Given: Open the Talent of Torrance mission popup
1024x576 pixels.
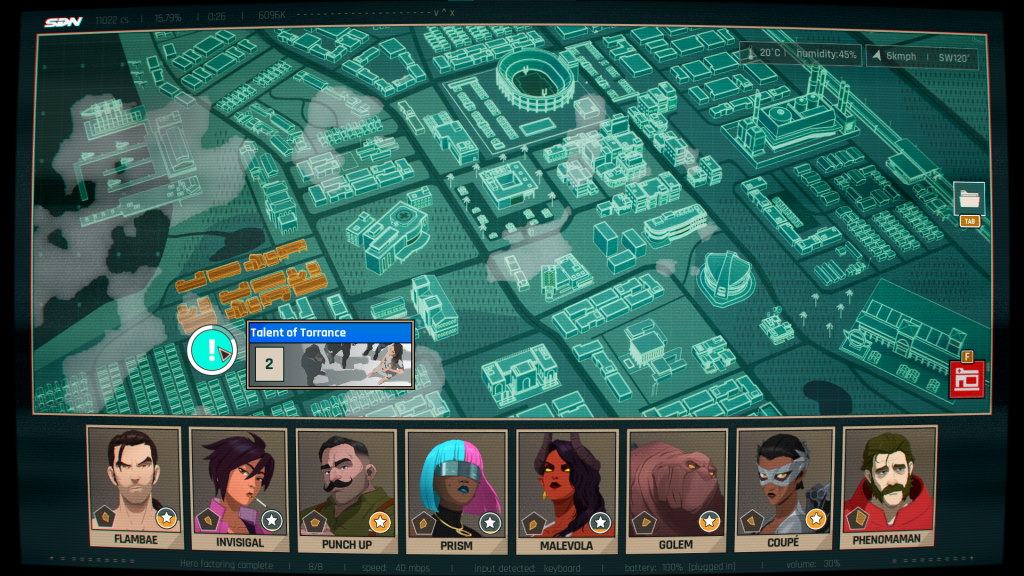Looking at the screenshot, I should [331, 354].
